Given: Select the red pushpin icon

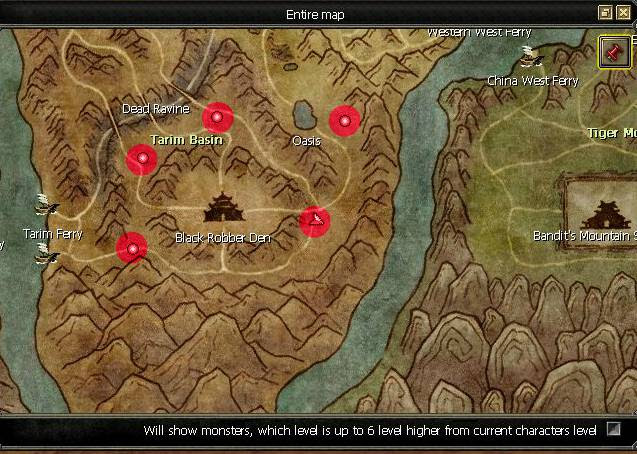Looking at the screenshot, I should (x=613, y=52).
